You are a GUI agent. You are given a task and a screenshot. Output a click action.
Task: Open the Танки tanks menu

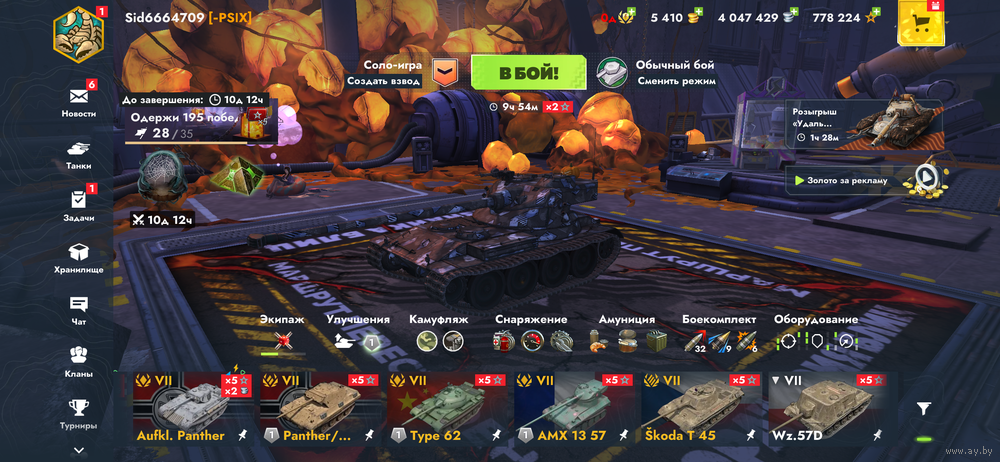79,154
